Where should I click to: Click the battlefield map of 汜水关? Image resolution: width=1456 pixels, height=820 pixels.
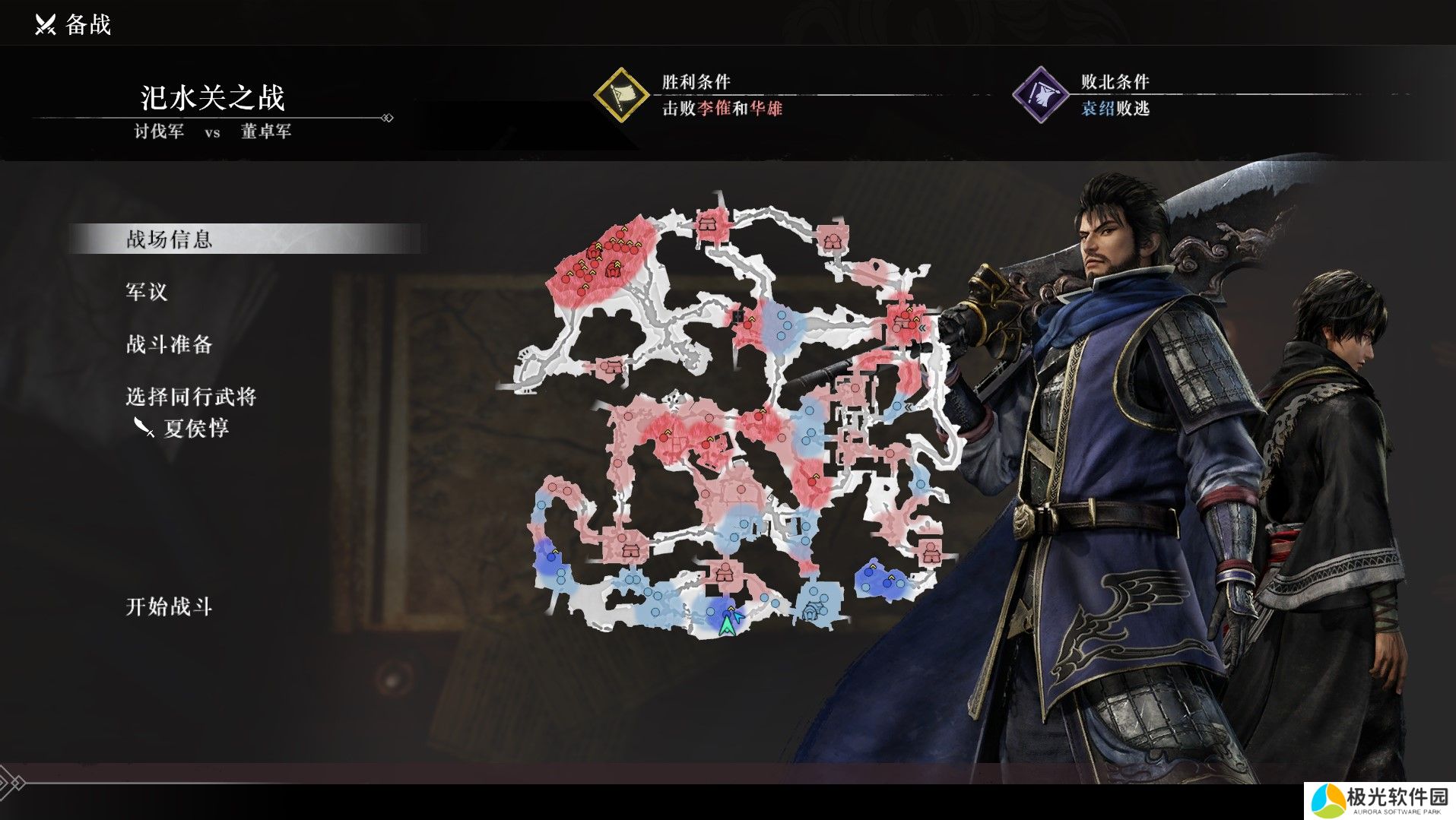(x=730, y=418)
